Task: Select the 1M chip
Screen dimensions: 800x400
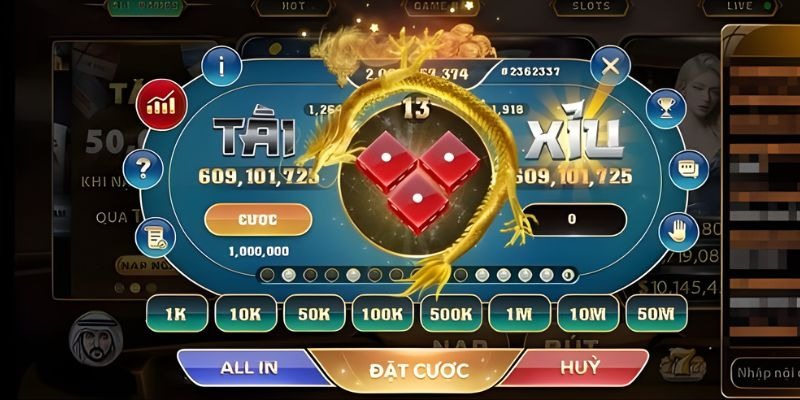Action: pyautogui.click(x=518, y=313)
